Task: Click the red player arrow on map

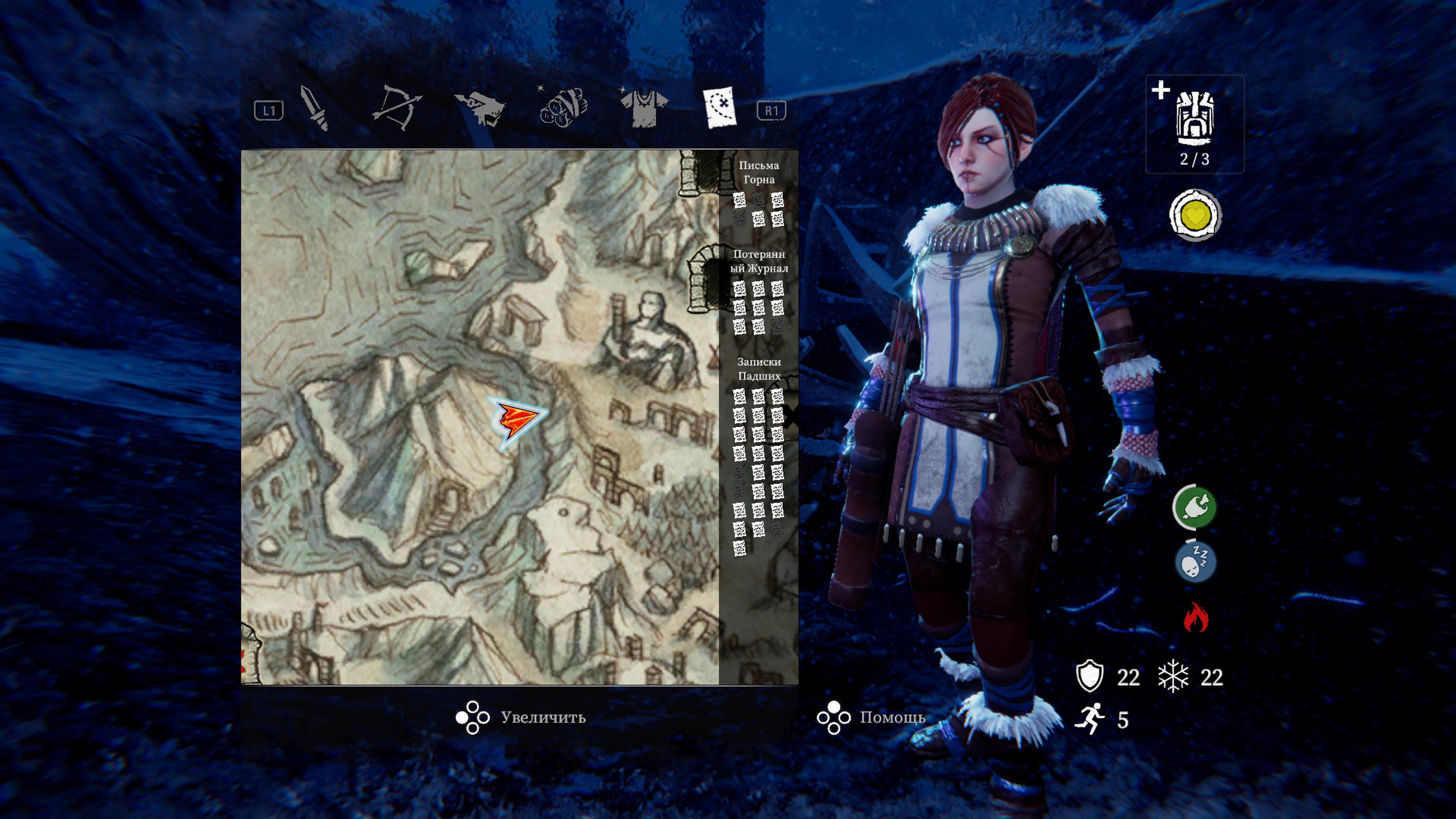Action: pyautogui.click(x=516, y=421)
